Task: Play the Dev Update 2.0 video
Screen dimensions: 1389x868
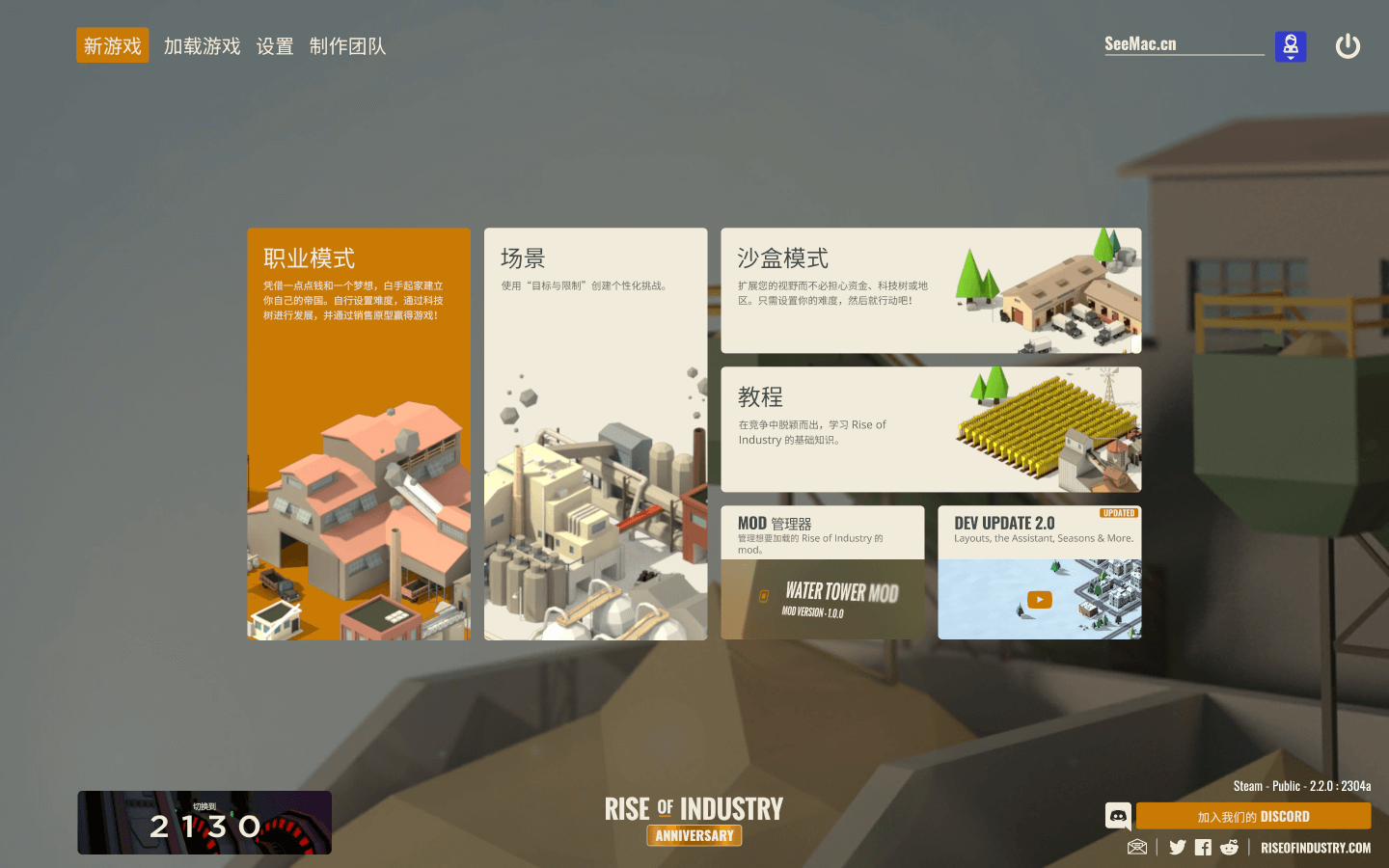Action: (1040, 599)
